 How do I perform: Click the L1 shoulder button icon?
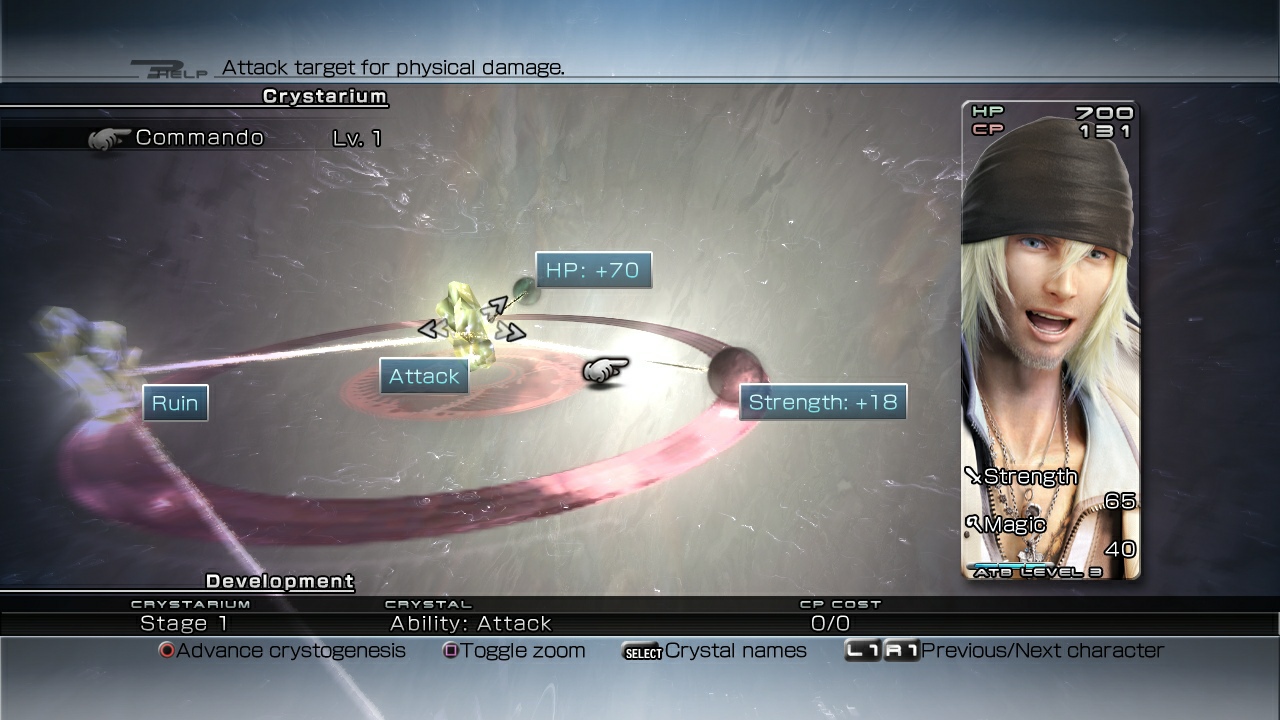tap(863, 650)
